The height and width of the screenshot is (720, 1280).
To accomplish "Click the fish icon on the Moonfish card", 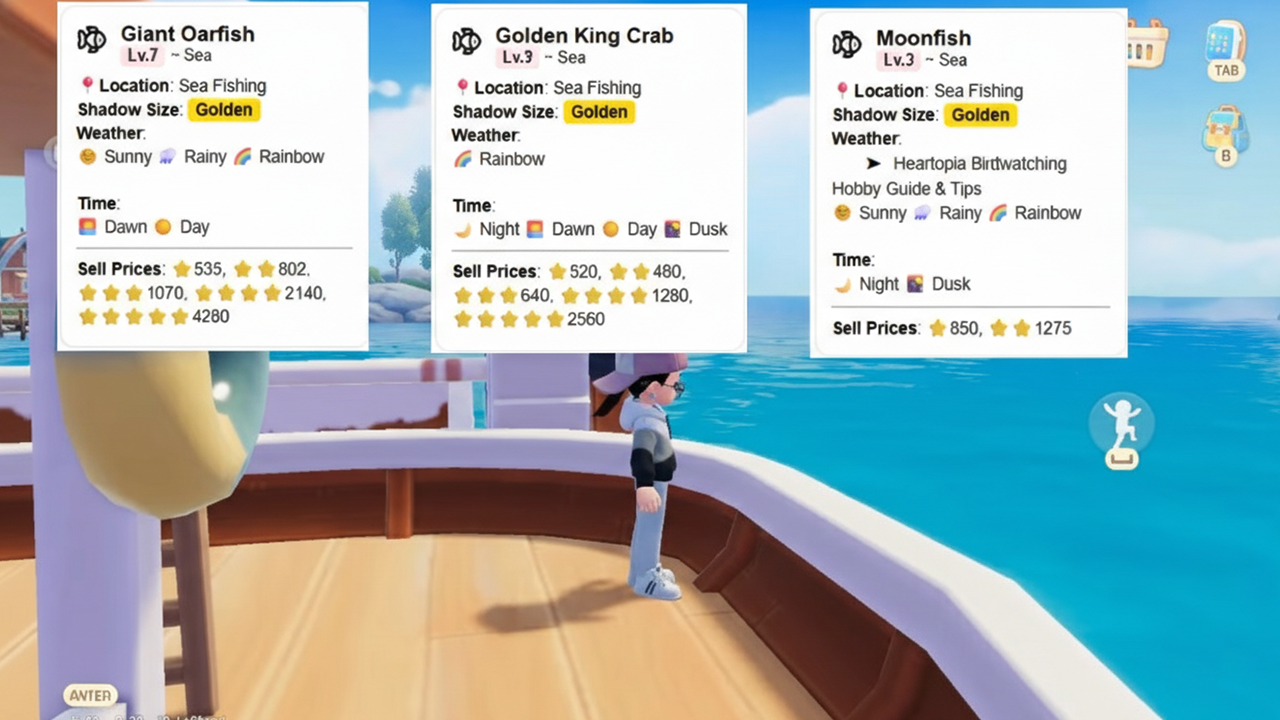I will pyautogui.click(x=846, y=42).
